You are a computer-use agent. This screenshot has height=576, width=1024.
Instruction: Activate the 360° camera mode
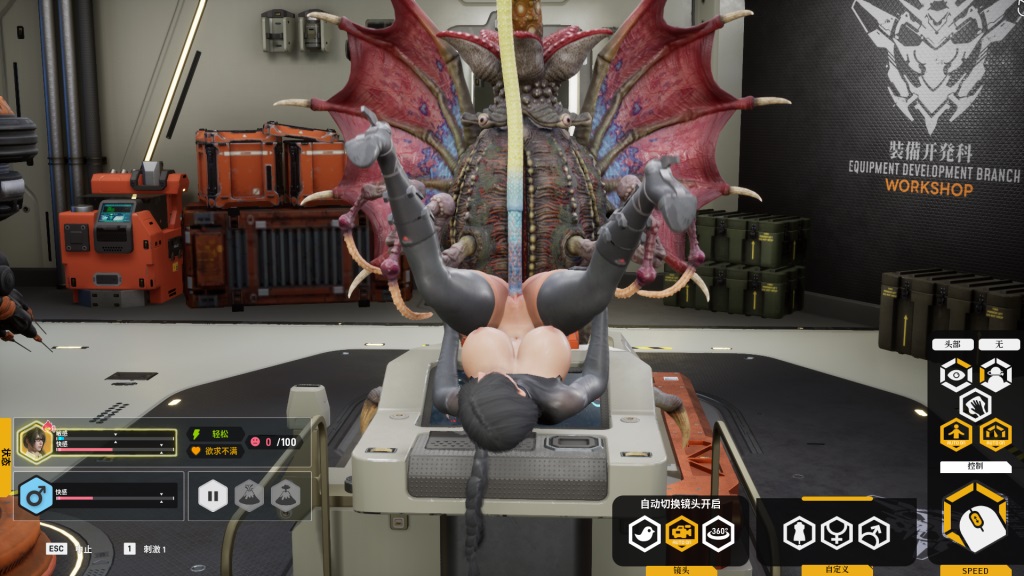pyautogui.click(x=717, y=532)
